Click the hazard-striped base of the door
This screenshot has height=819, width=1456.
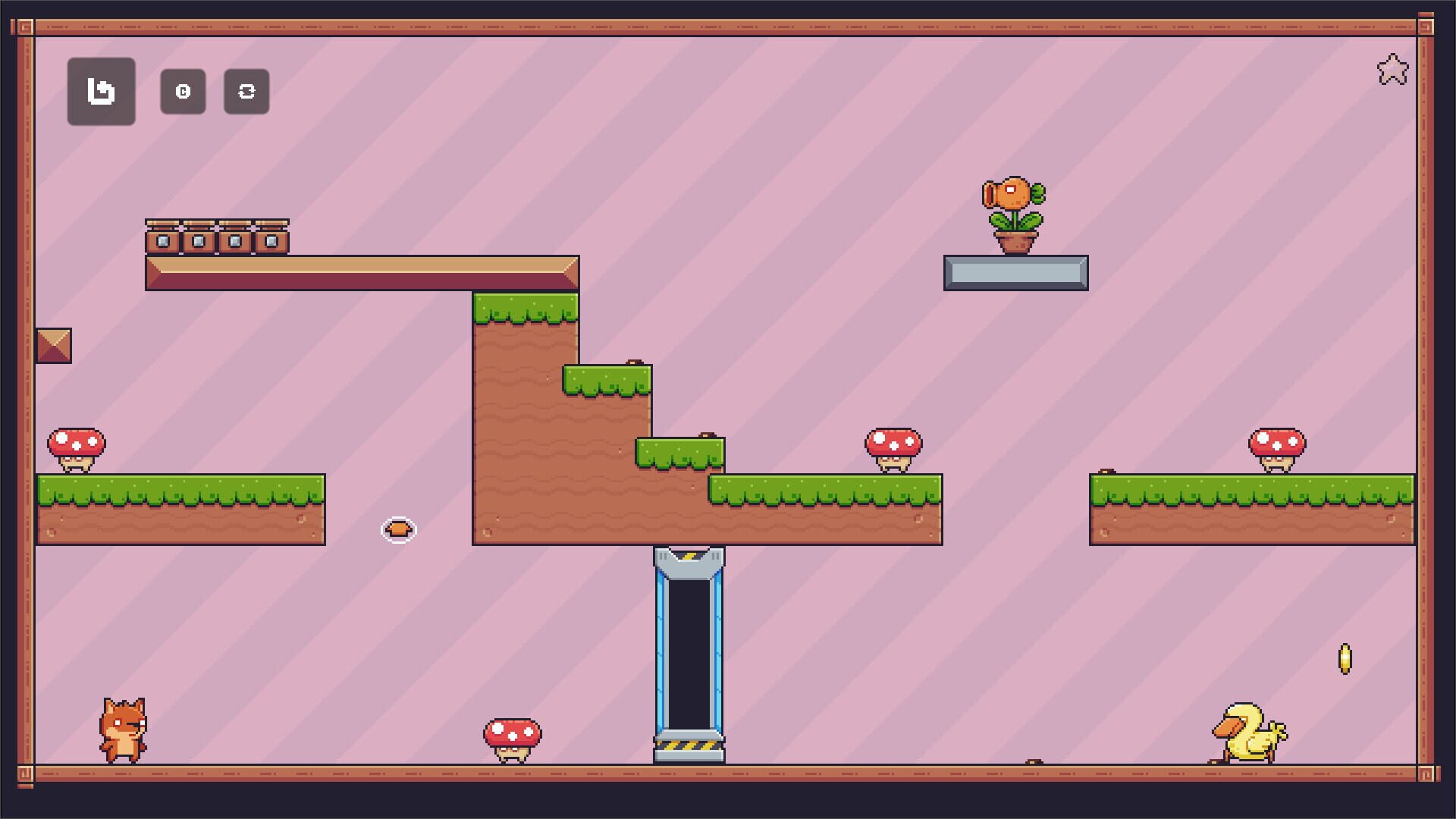(689, 747)
